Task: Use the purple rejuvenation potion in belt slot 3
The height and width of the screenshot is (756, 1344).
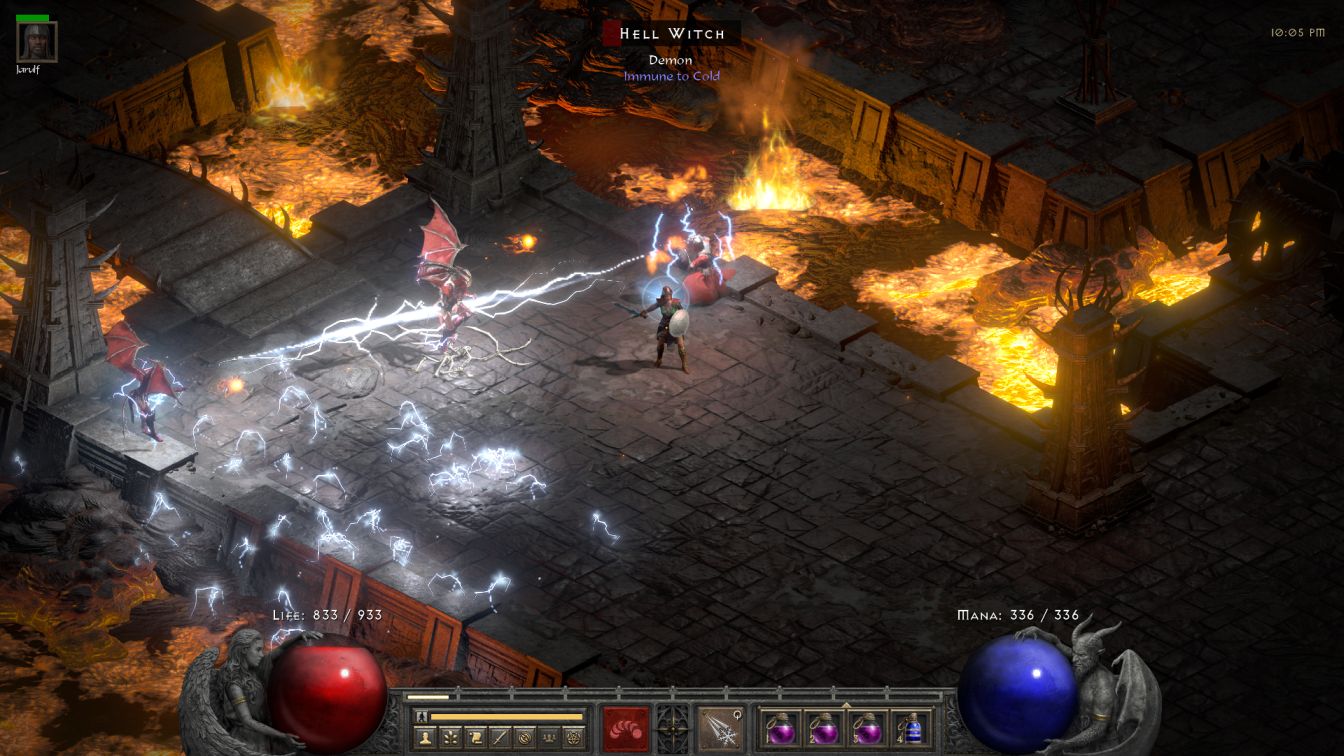Action: point(867,727)
